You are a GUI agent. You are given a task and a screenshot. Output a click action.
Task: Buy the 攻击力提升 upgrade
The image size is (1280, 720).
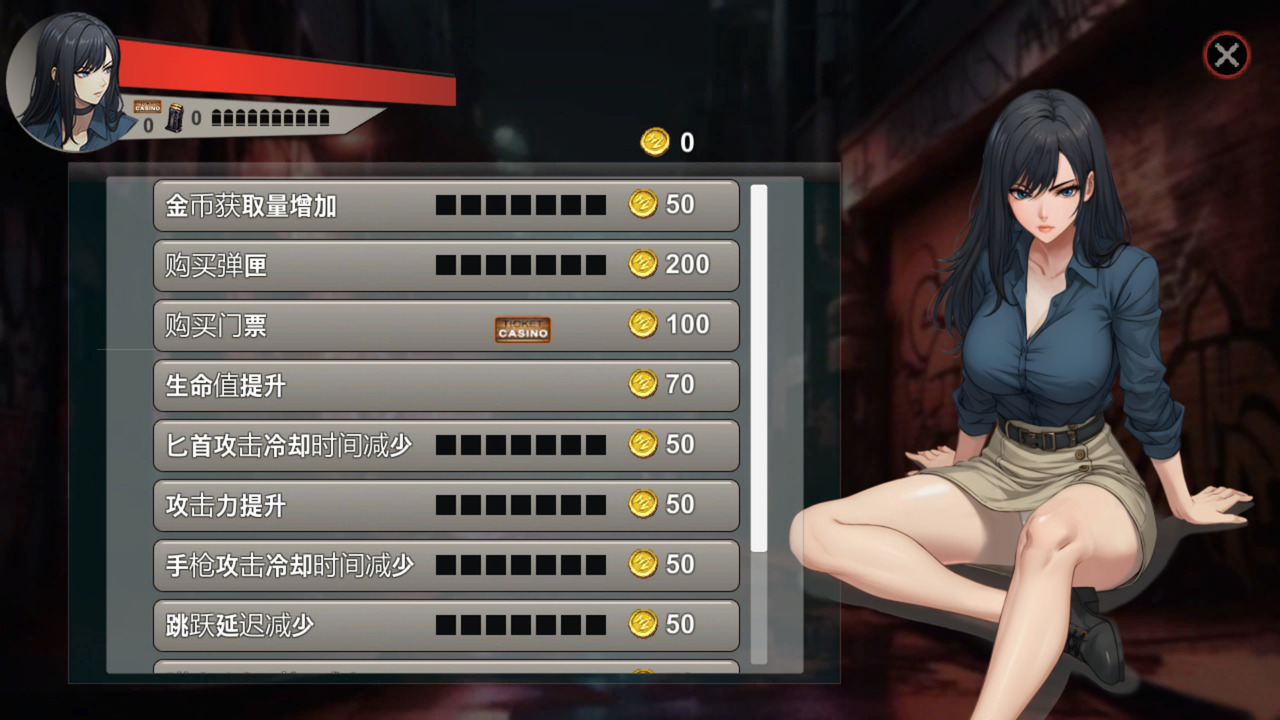pyautogui.click(x=446, y=505)
